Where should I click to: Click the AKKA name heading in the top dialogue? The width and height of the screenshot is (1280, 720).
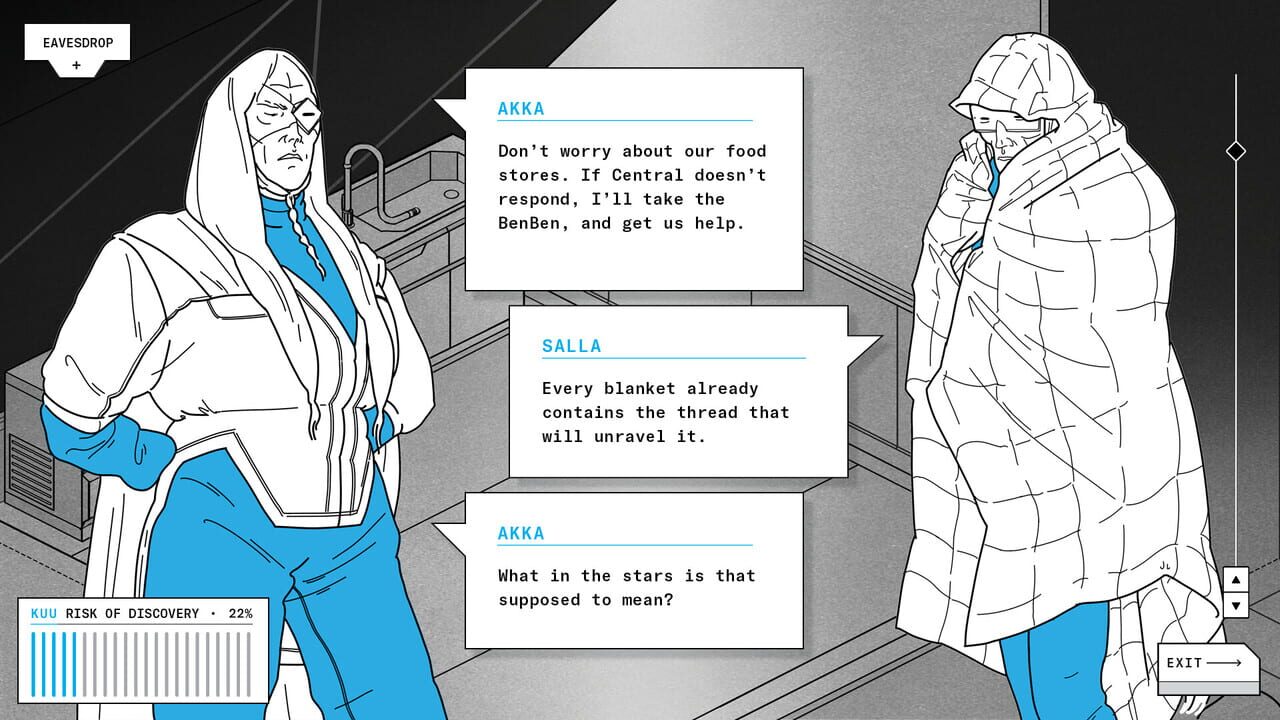pyautogui.click(x=518, y=108)
